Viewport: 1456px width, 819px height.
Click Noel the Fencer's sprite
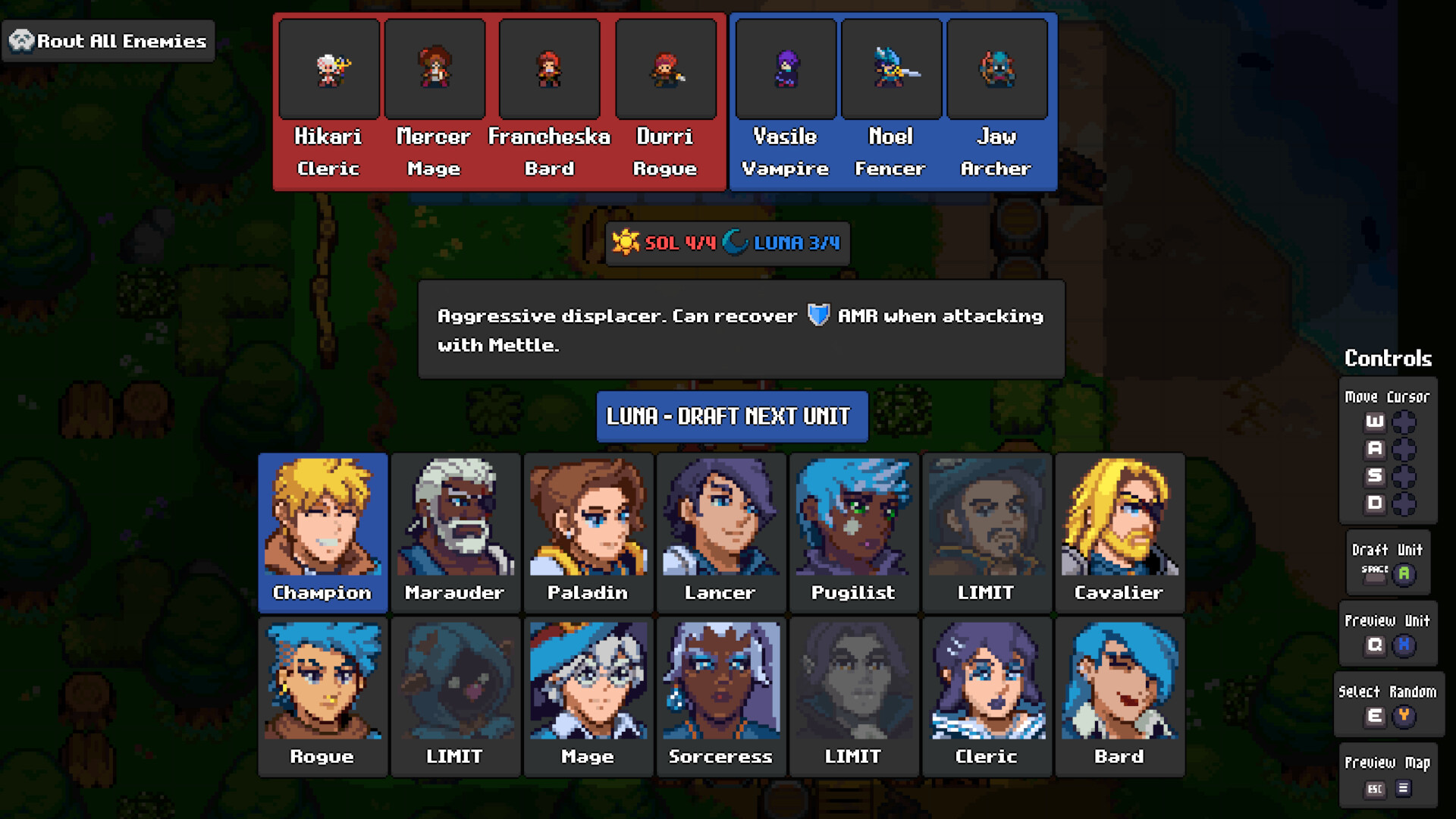point(891,67)
